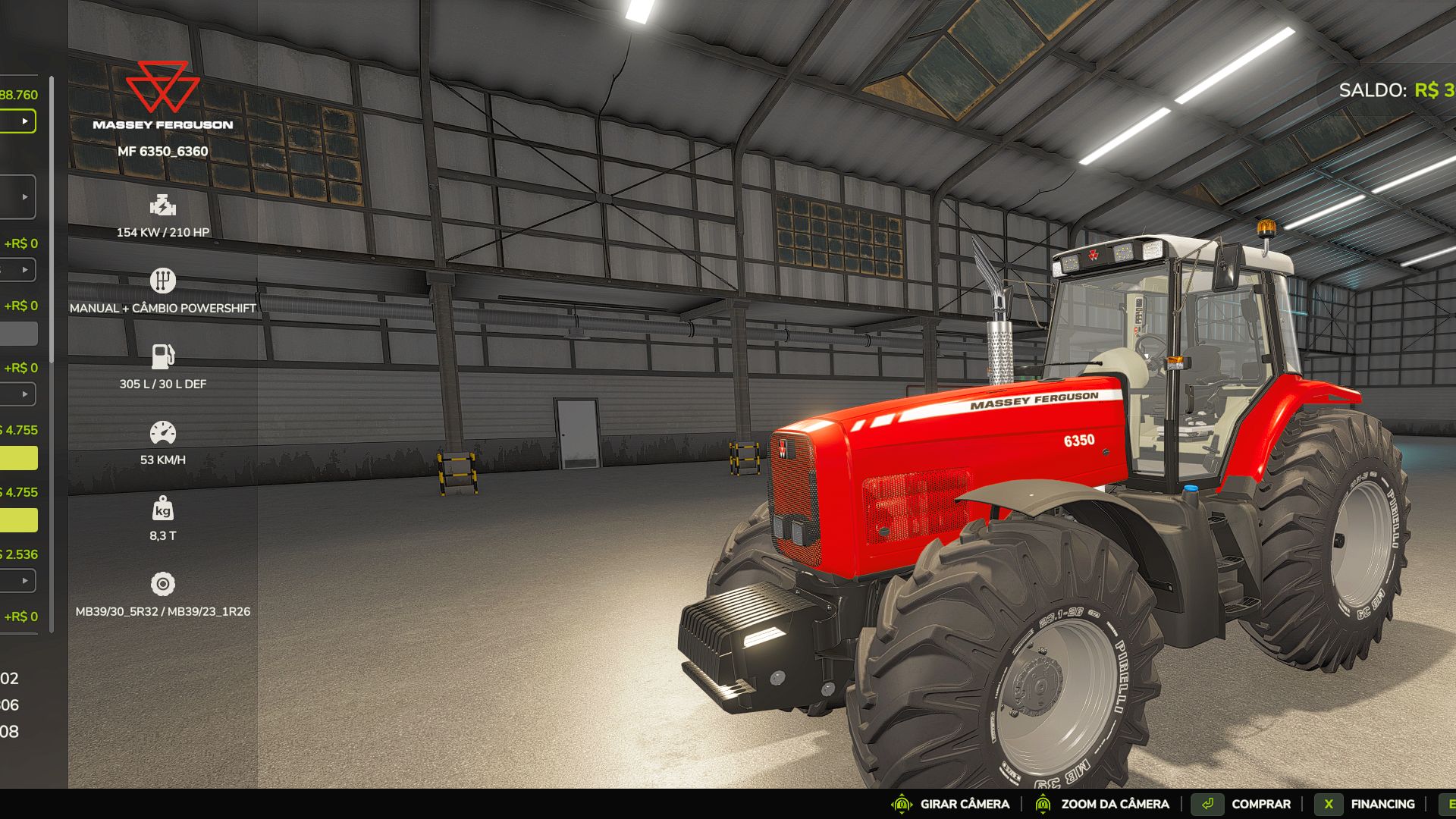1456x819 pixels.
Task: Select the speedometer icon above 53 KM/H
Action: [x=164, y=433]
